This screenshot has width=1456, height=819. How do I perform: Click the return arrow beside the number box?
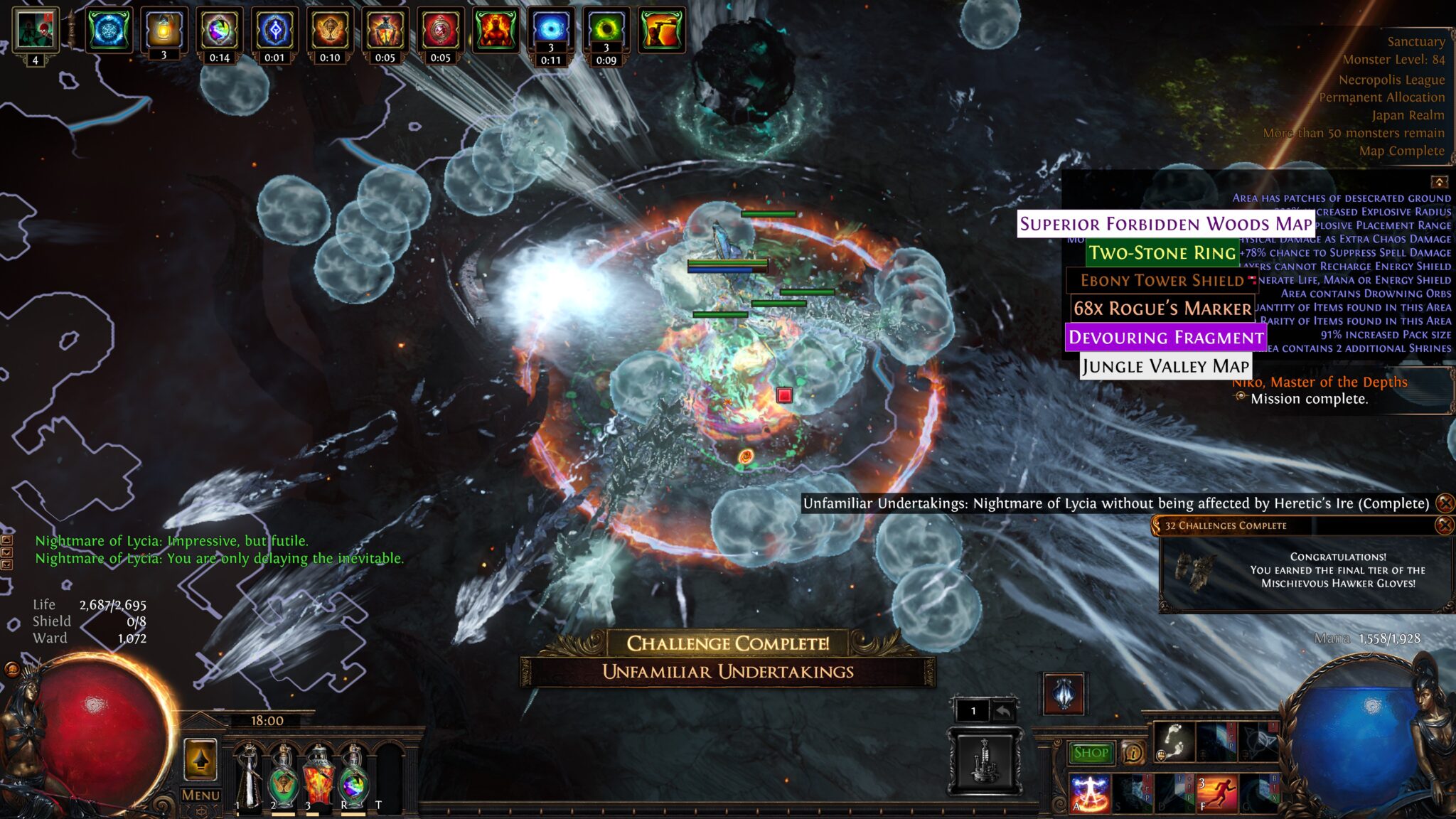pos(1003,710)
